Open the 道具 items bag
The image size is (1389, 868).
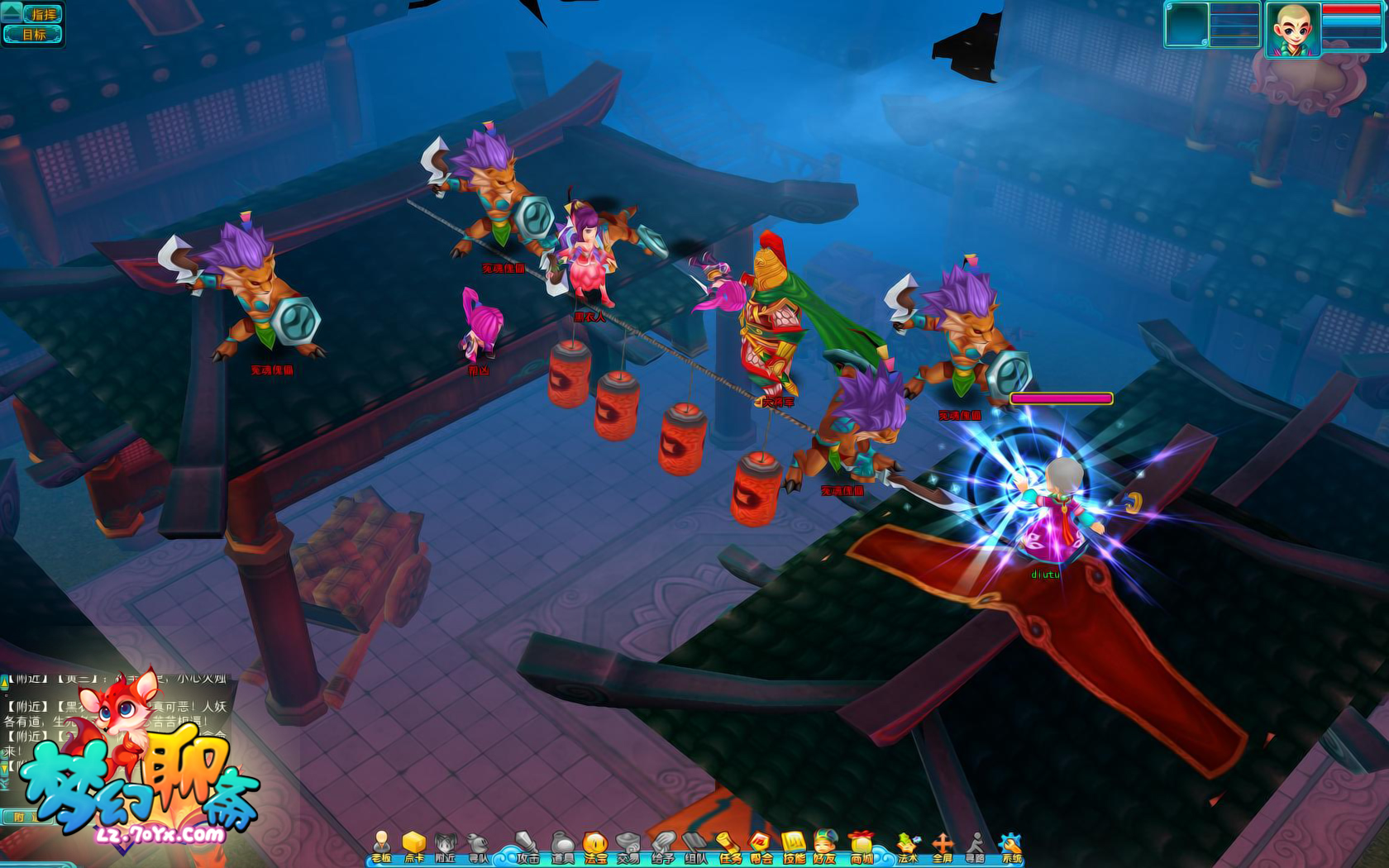[x=562, y=847]
